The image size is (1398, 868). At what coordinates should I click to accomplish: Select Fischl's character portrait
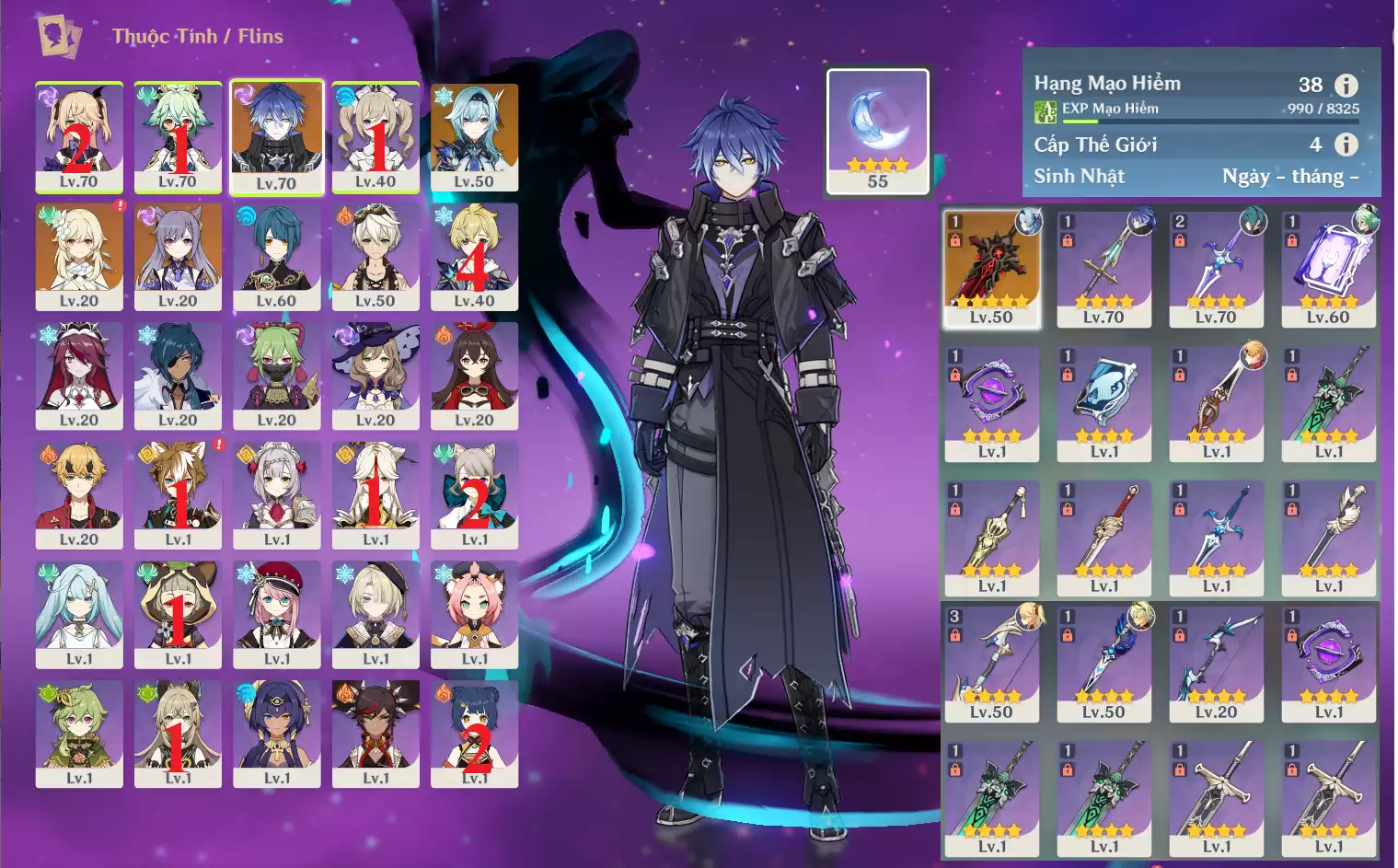(x=79, y=136)
